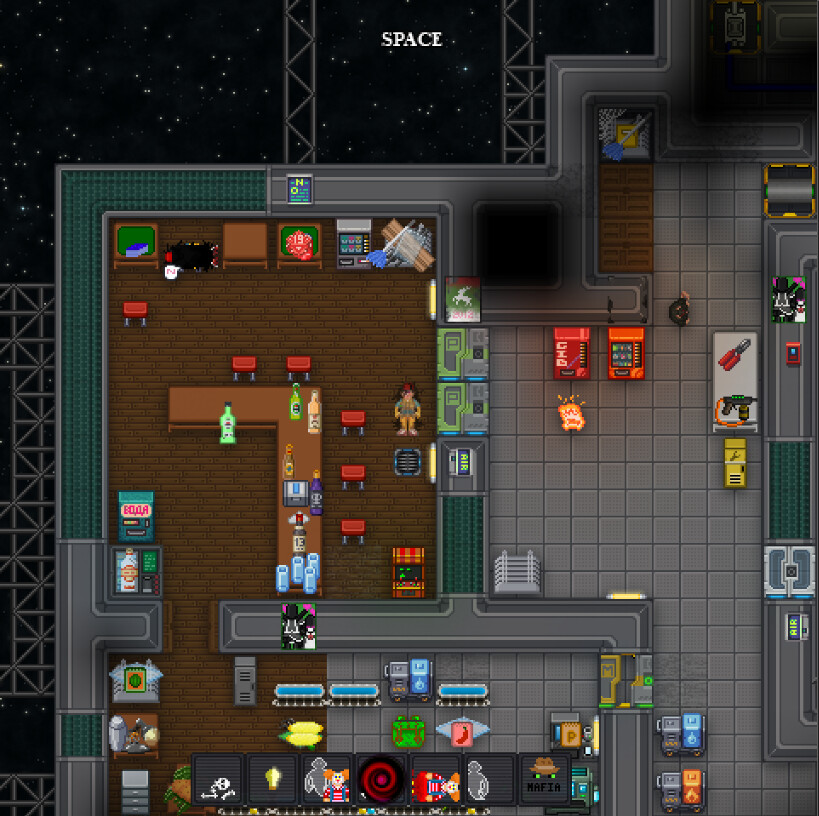Viewport: 819px width, 816px height.
Task: Open the MAFIA fedora hat button
Action: [544, 779]
